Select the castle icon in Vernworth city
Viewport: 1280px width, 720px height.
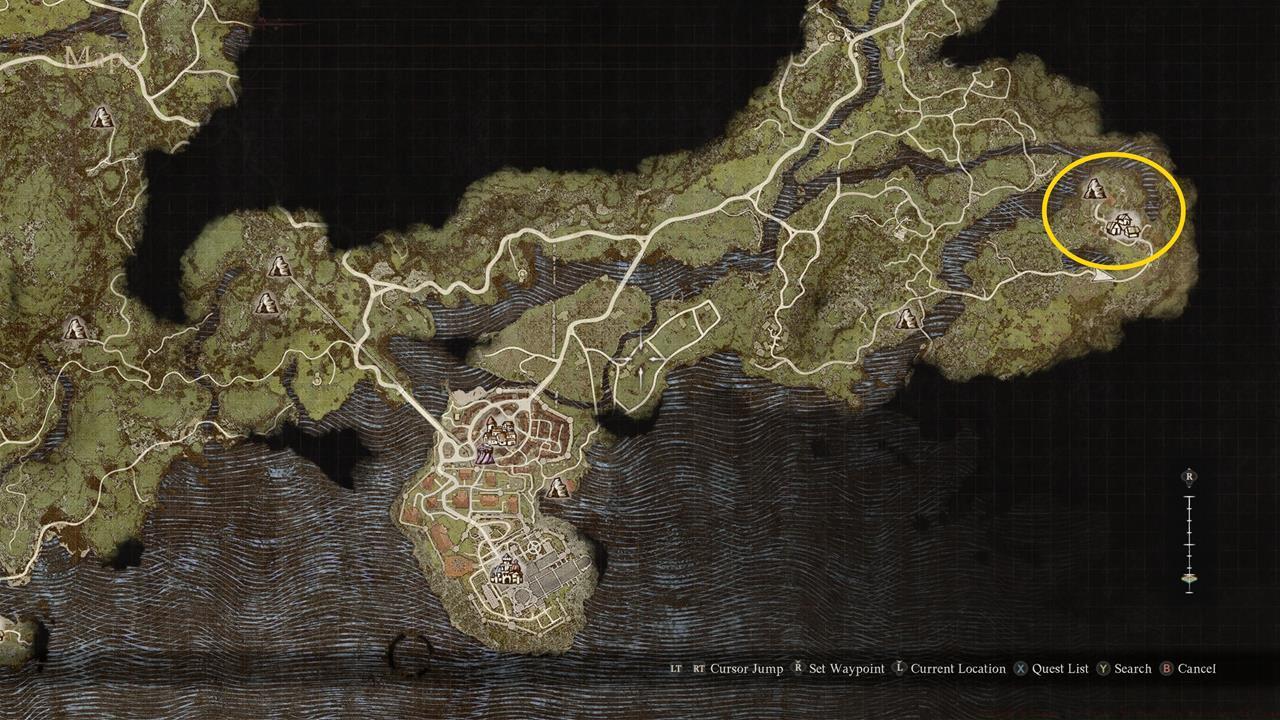click(499, 434)
